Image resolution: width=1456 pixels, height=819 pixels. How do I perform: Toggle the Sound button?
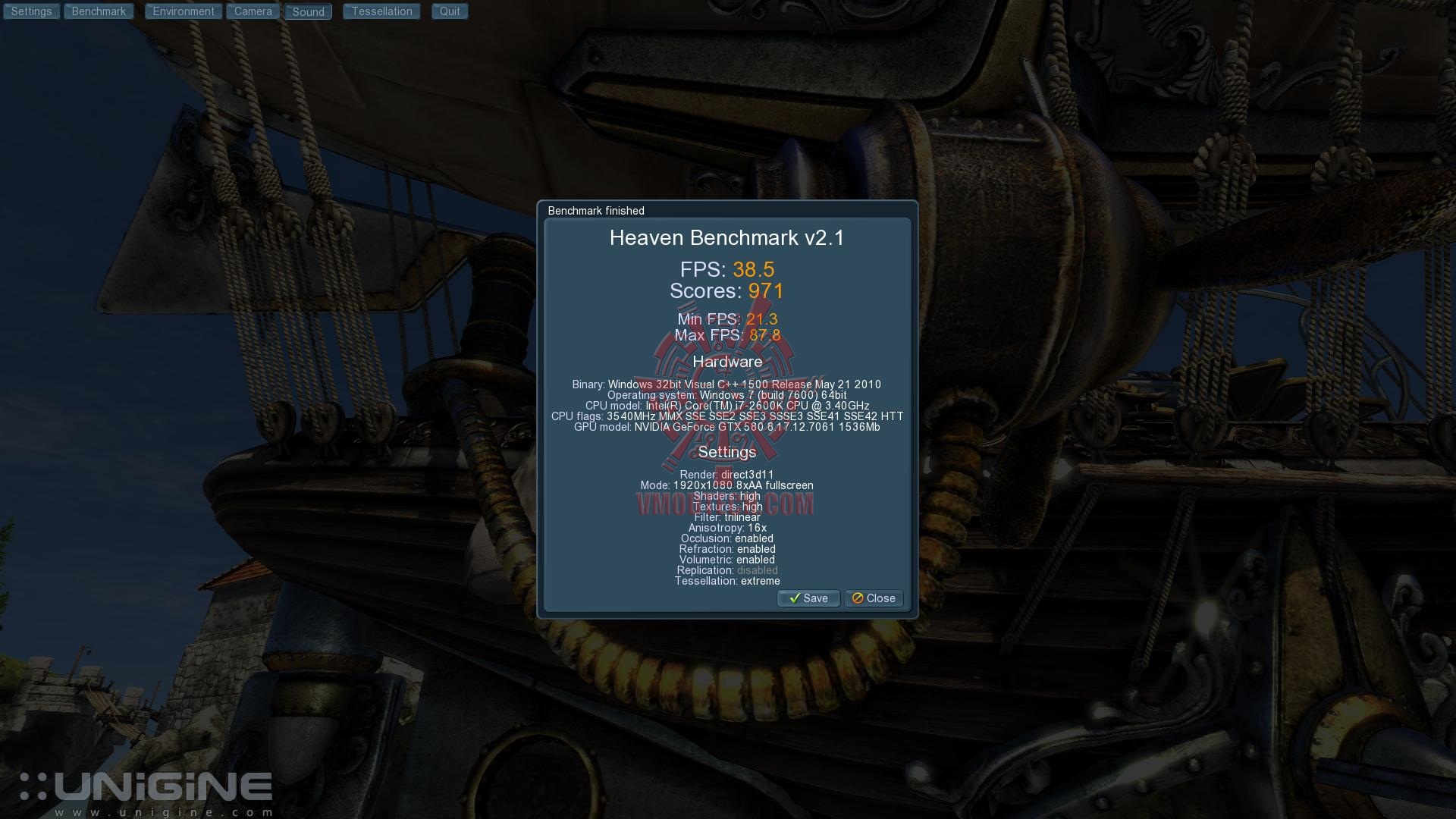pyautogui.click(x=308, y=11)
